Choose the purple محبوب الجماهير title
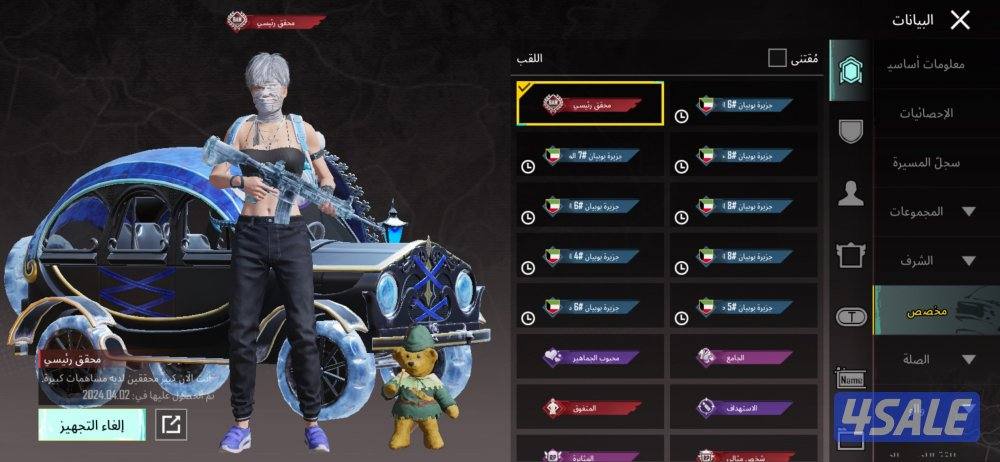Viewport: 1000px width, 462px height. click(590, 357)
